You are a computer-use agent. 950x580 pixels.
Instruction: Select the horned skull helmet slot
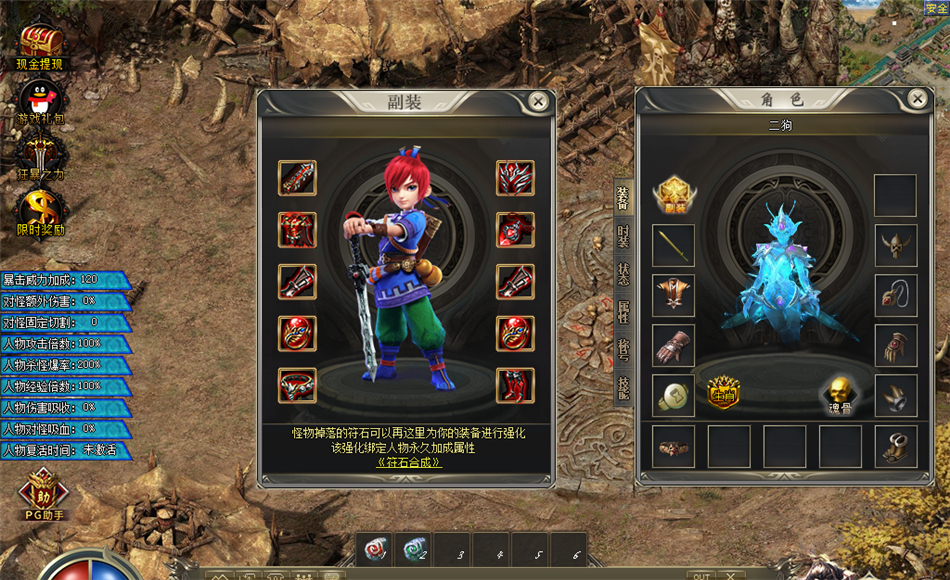[895, 245]
